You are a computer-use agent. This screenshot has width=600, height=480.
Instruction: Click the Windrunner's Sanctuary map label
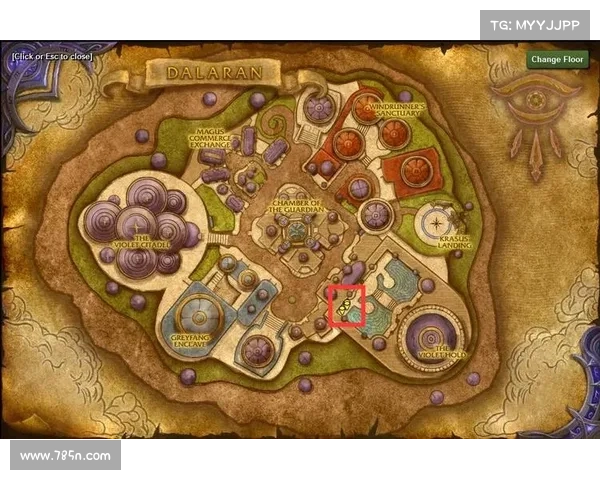pos(397,109)
